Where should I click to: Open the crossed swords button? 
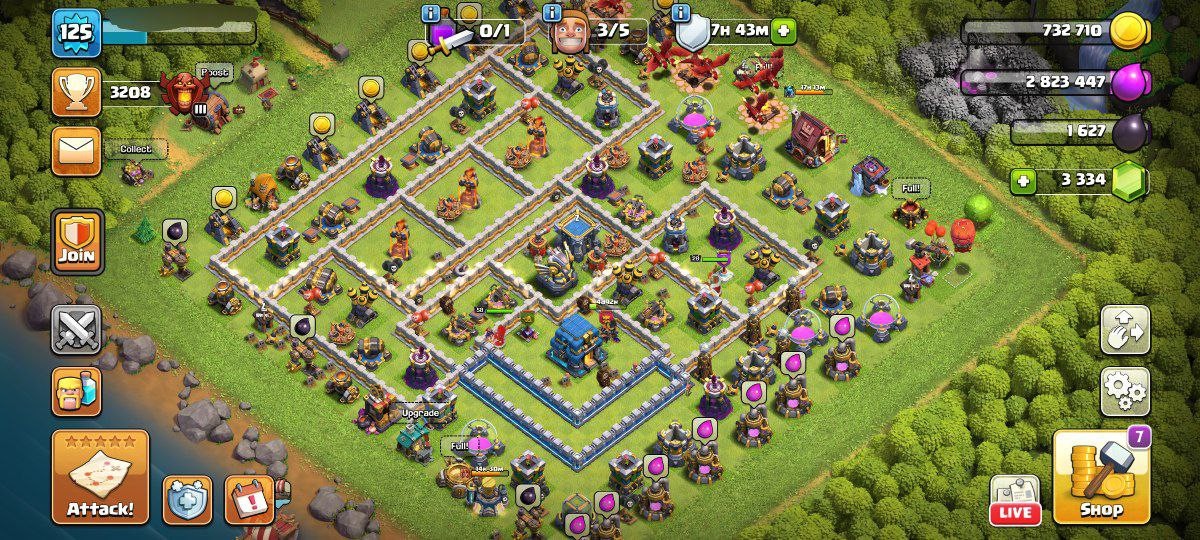pos(77,330)
